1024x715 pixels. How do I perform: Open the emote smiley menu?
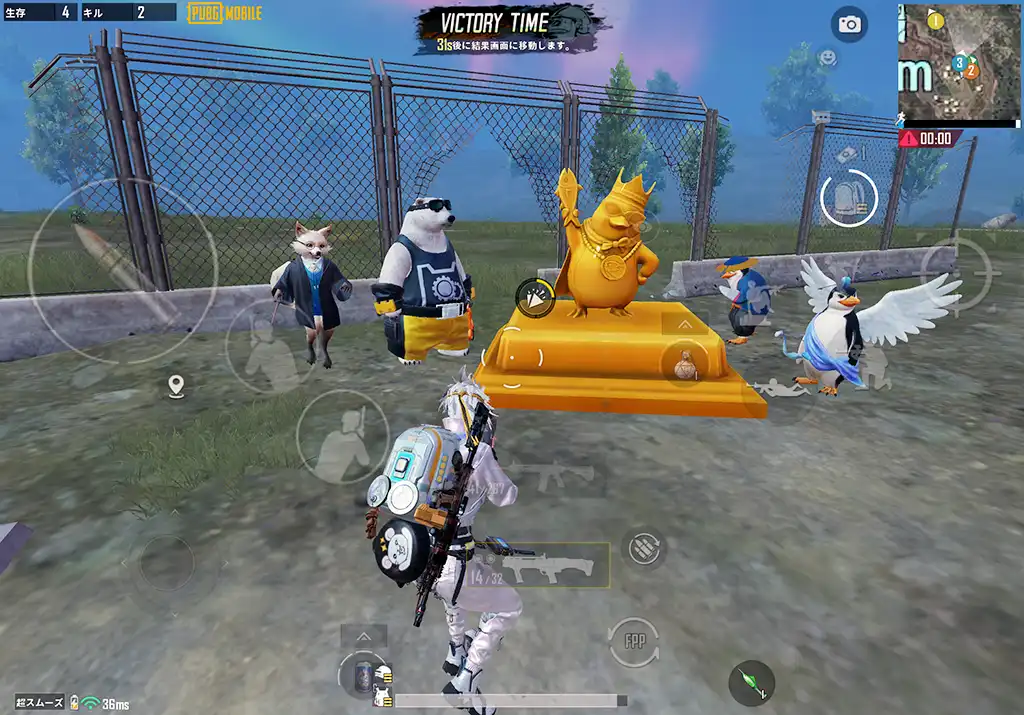coord(827,58)
